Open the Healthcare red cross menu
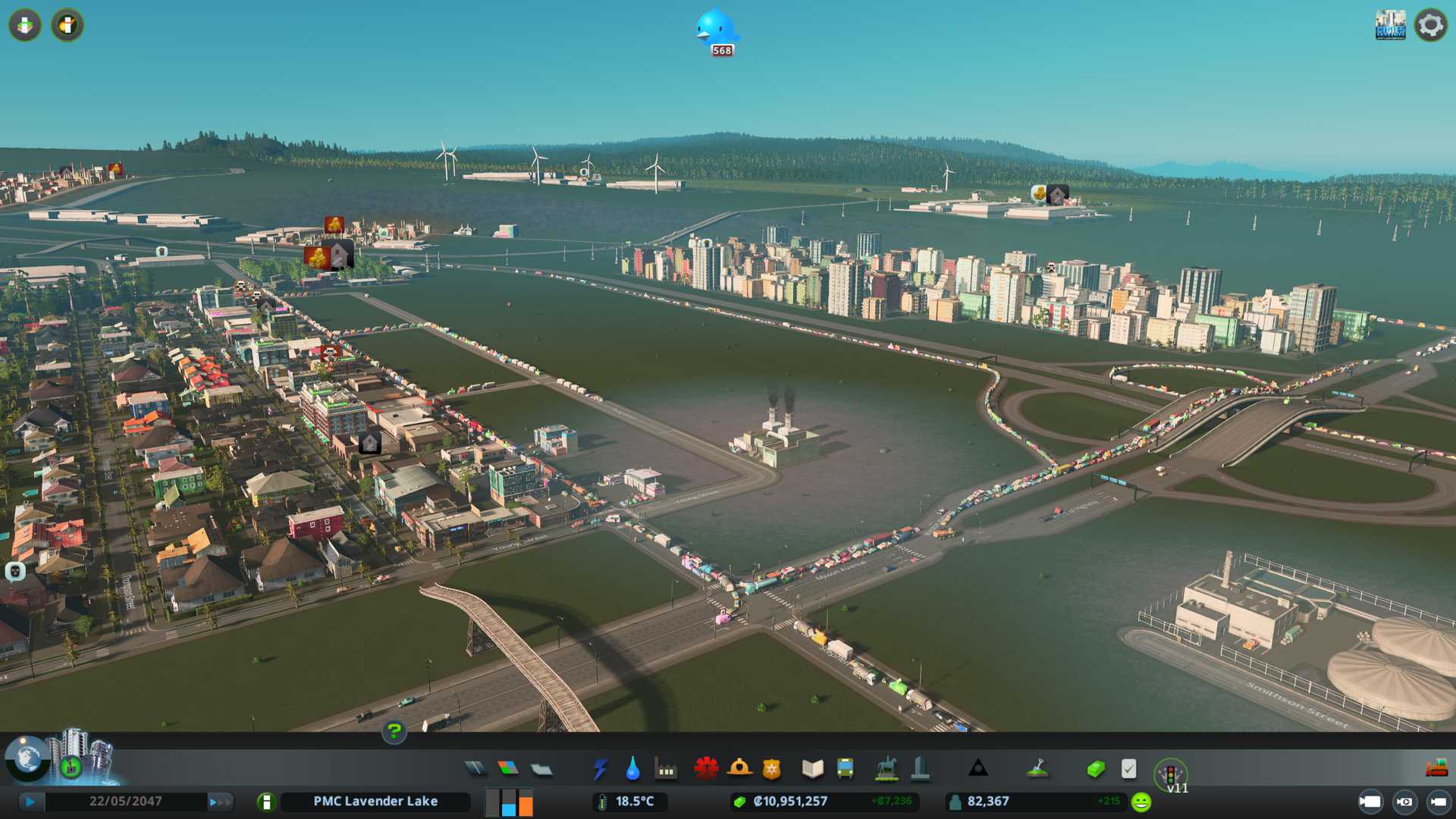This screenshot has height=819, width=1456. coord(706,769)
